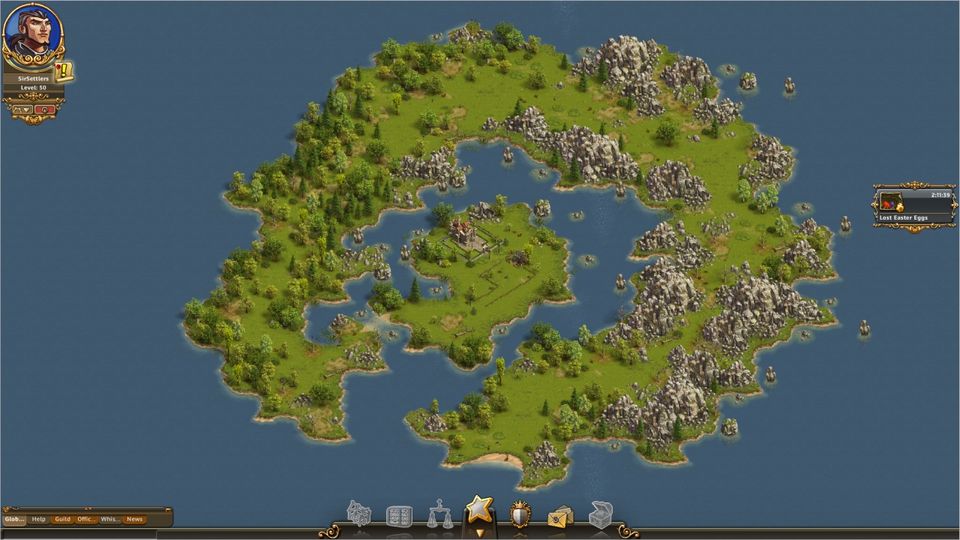The width and height of the screenshot is (960, 540).
Task: Open the Guild chat tab
Action: 63,519
